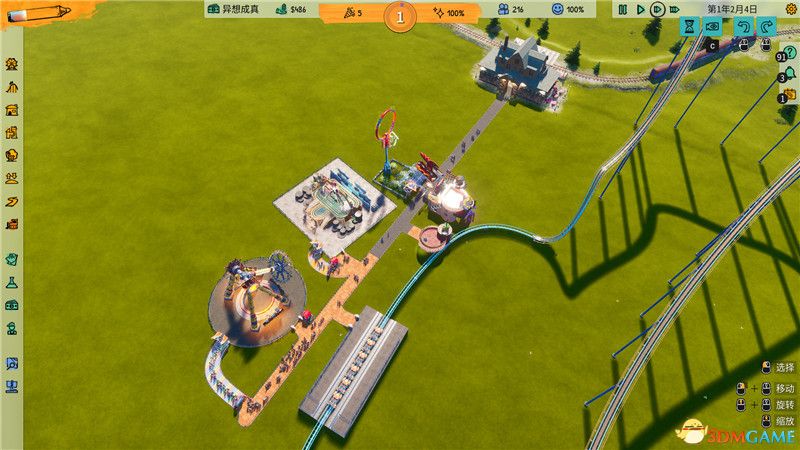
Task: Open the calendar icon with badge 1
Action: pyautogui.click(x=787, y=96)
